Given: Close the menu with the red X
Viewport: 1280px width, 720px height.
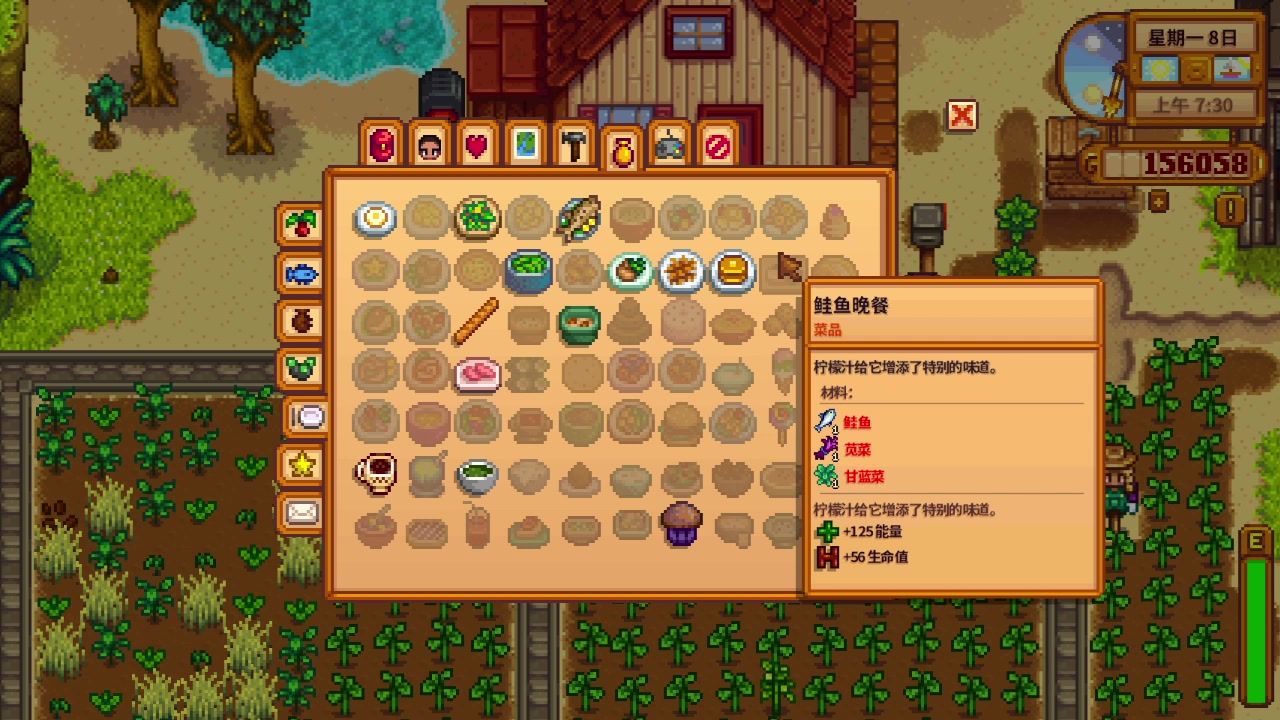Looking at the screenshot, I should (x=961, y=116).
